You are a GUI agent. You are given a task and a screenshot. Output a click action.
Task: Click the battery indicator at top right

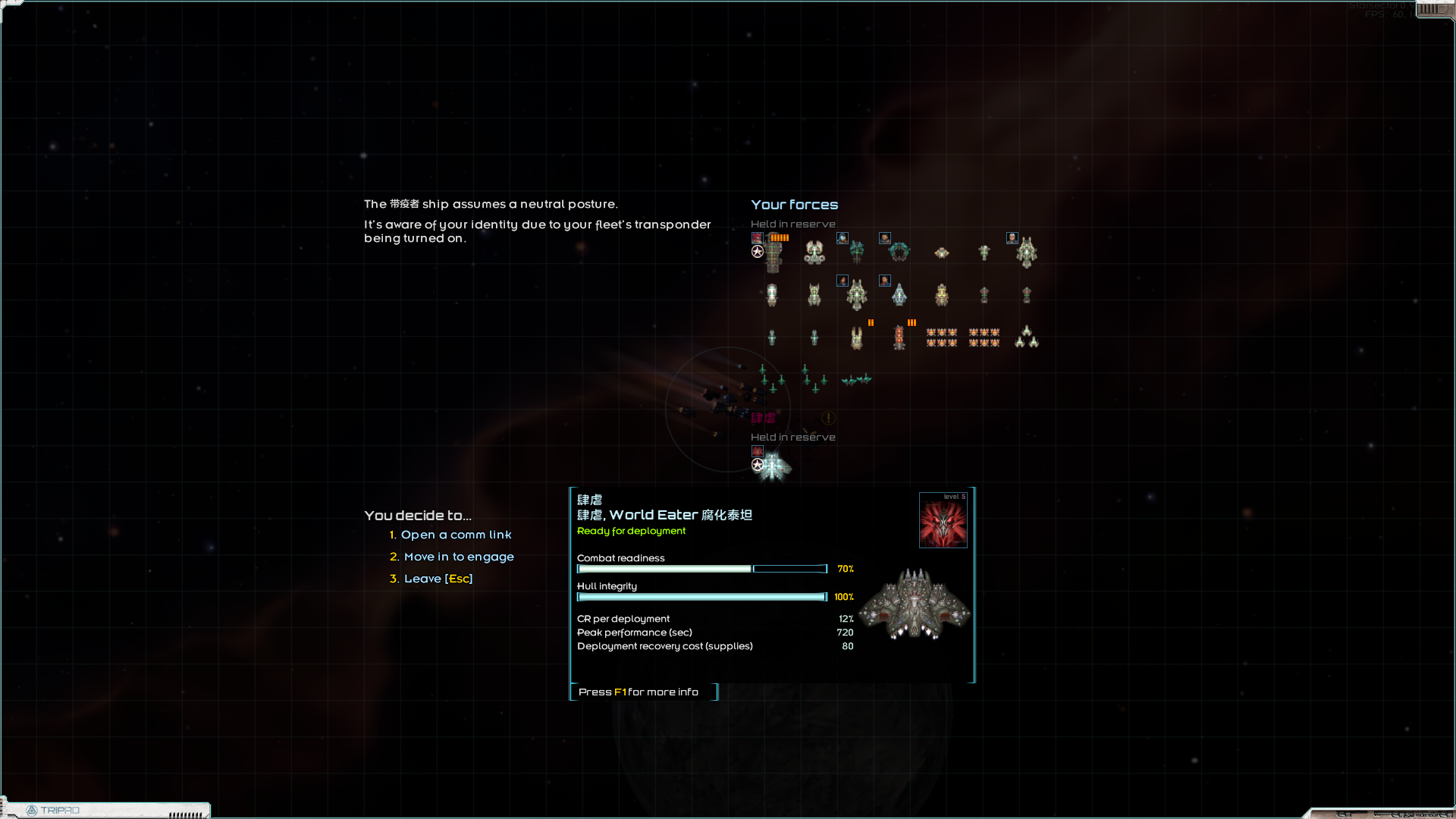(1436, 9)
